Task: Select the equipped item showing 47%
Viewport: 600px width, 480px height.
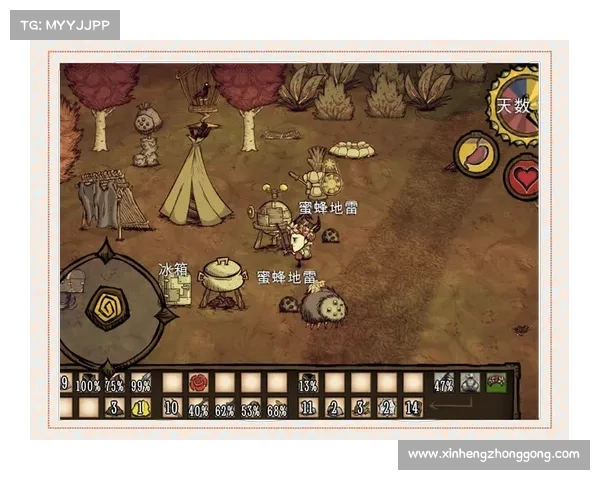Action: coord(444,383)
